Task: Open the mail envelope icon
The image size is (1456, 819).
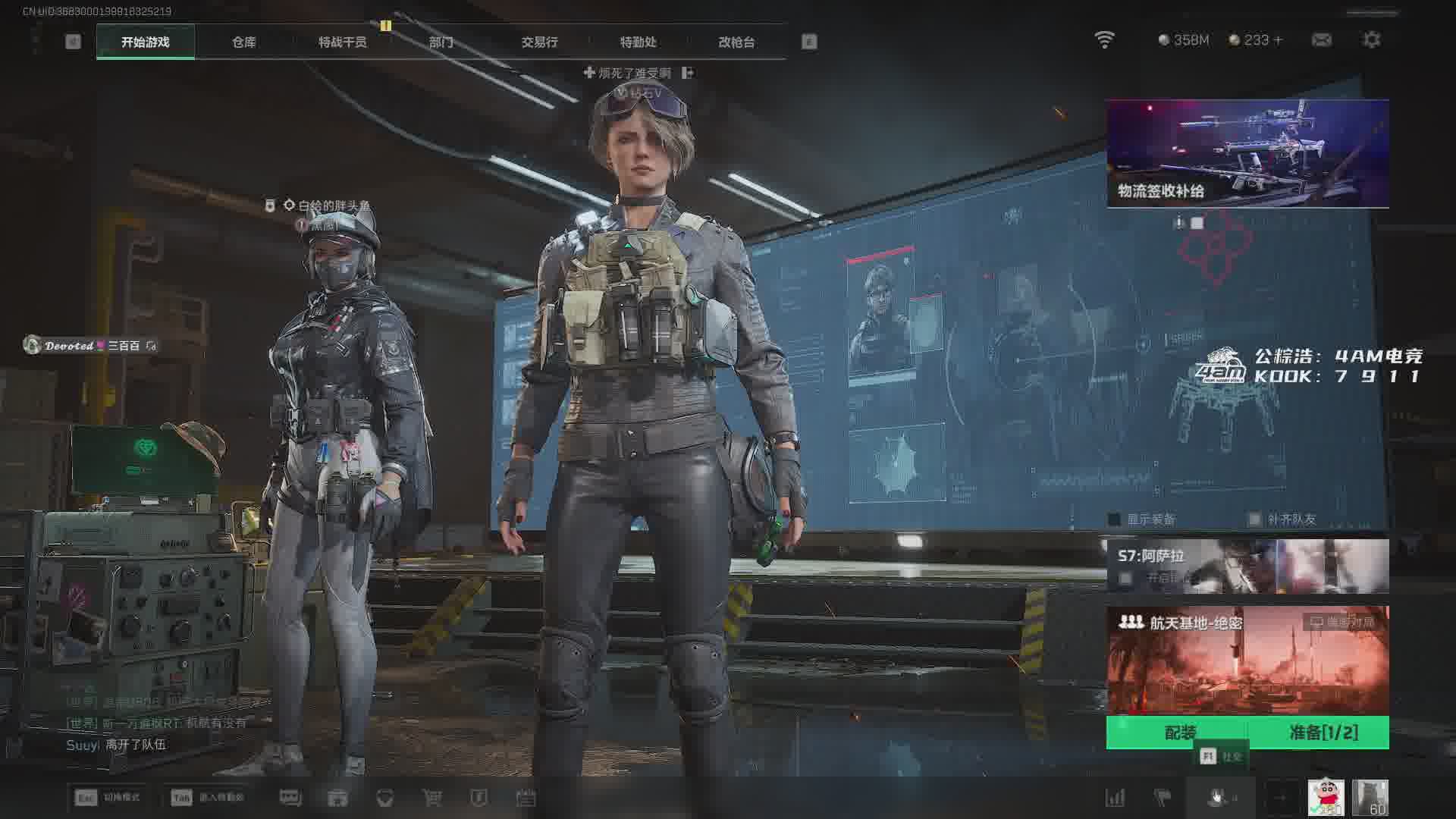Action: 1321,40
